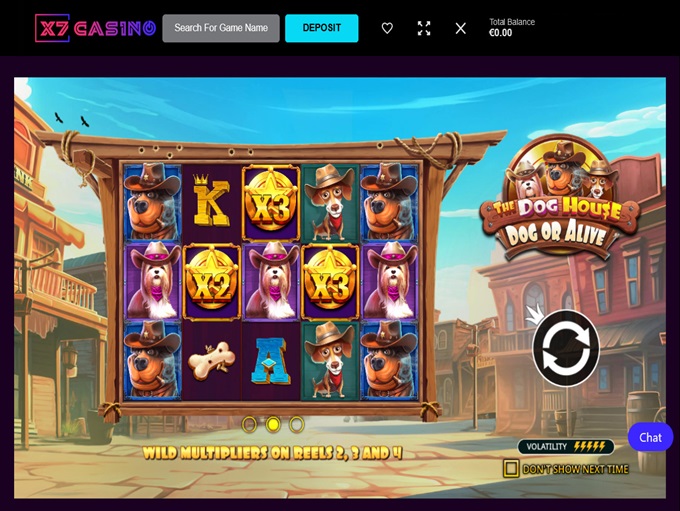The height and width of the screenshot is (511, 680).
Task: Click the circular spin arrows button
Action: tap(565, 348)
